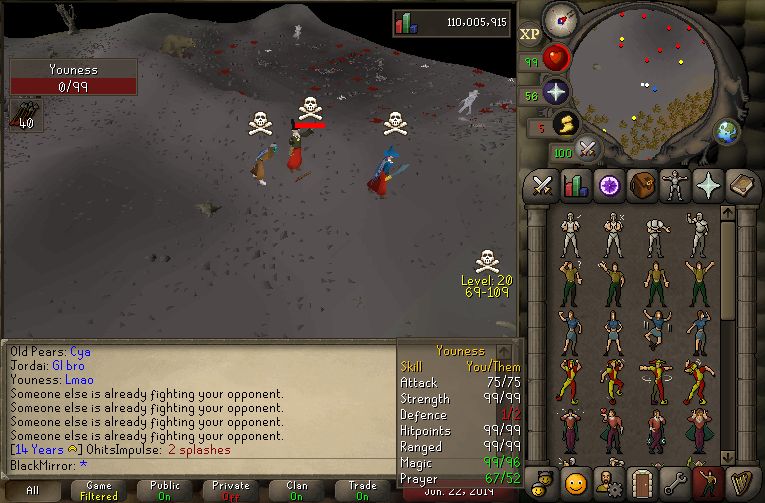765x503 pixels.
Task: Perform the Bow emote
Action: (x=657, y=233)
